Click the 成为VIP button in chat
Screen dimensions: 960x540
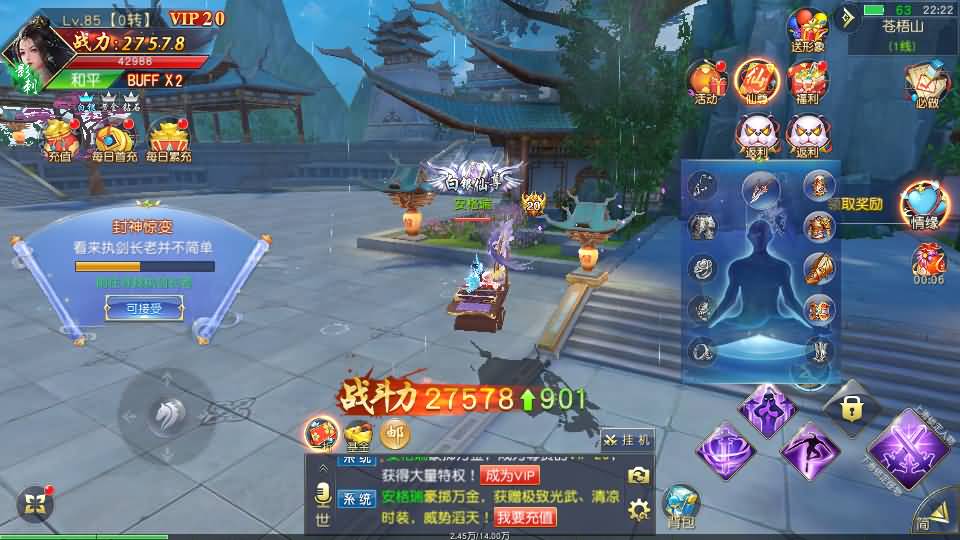[509, 475]
